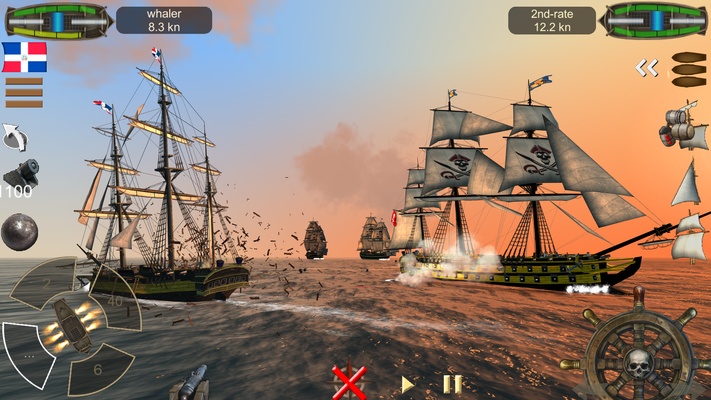Select the barrels and sail icon
Viewport: 711px width, 400px height.
pyautogui.click(x=684, y=126)
